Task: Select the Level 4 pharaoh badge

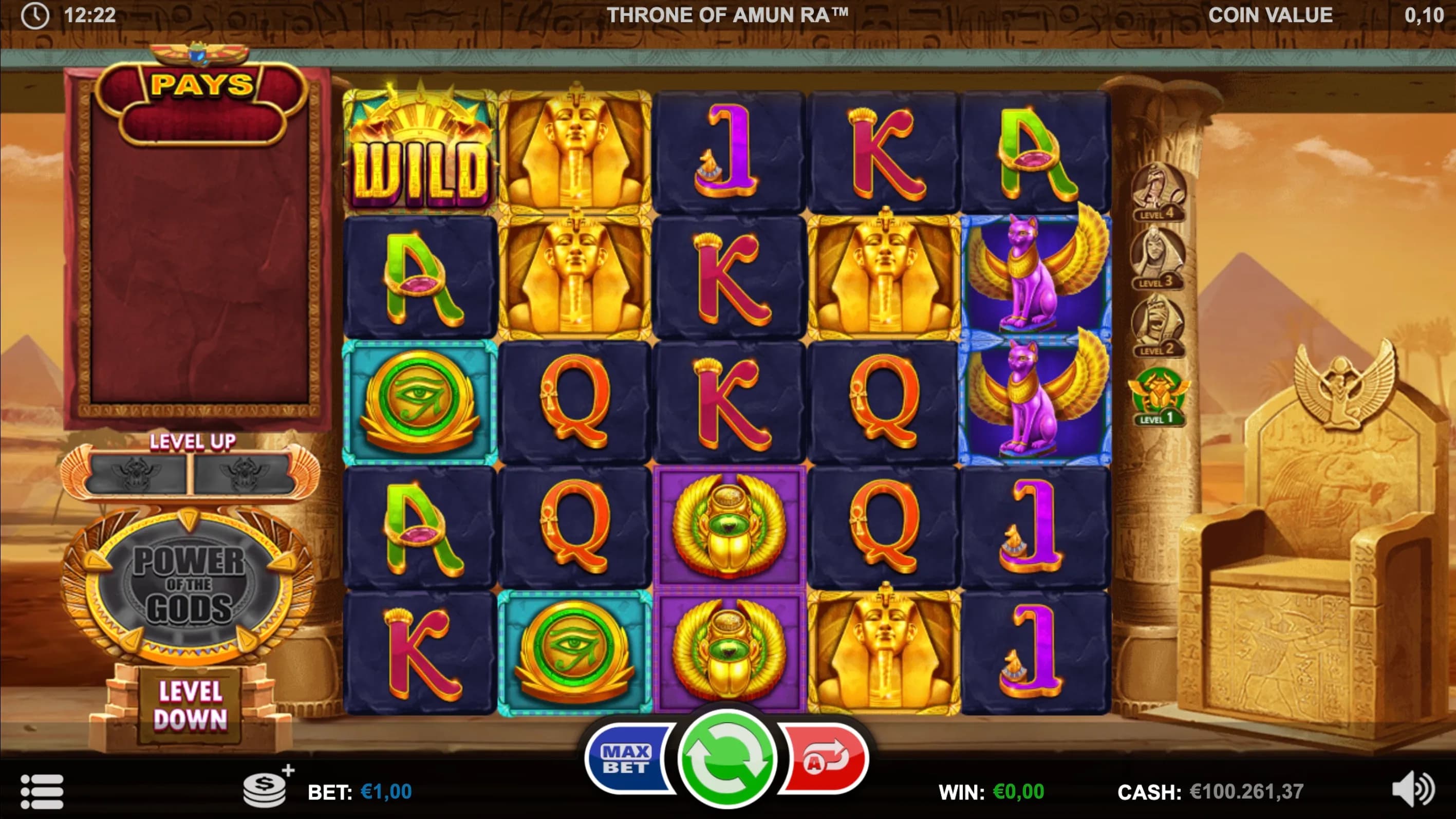Action: pyautogui.click(x=1158, y=192)
